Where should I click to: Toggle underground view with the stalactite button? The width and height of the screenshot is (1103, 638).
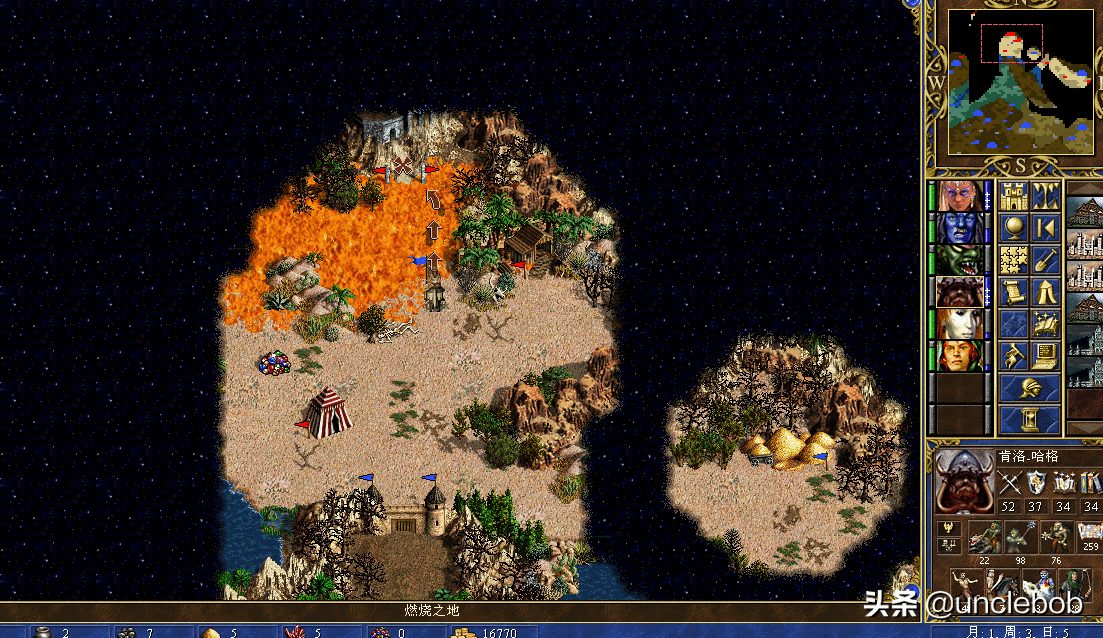(1046, 196)
